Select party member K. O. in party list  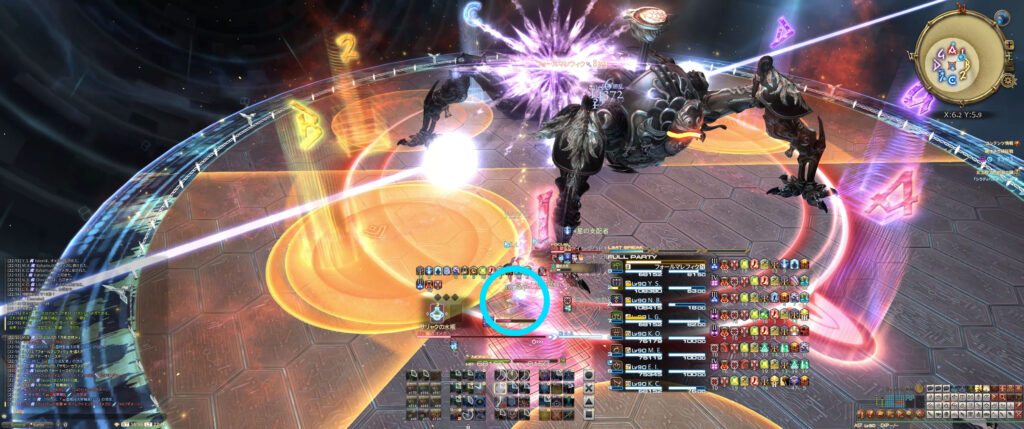click(650, 334)
